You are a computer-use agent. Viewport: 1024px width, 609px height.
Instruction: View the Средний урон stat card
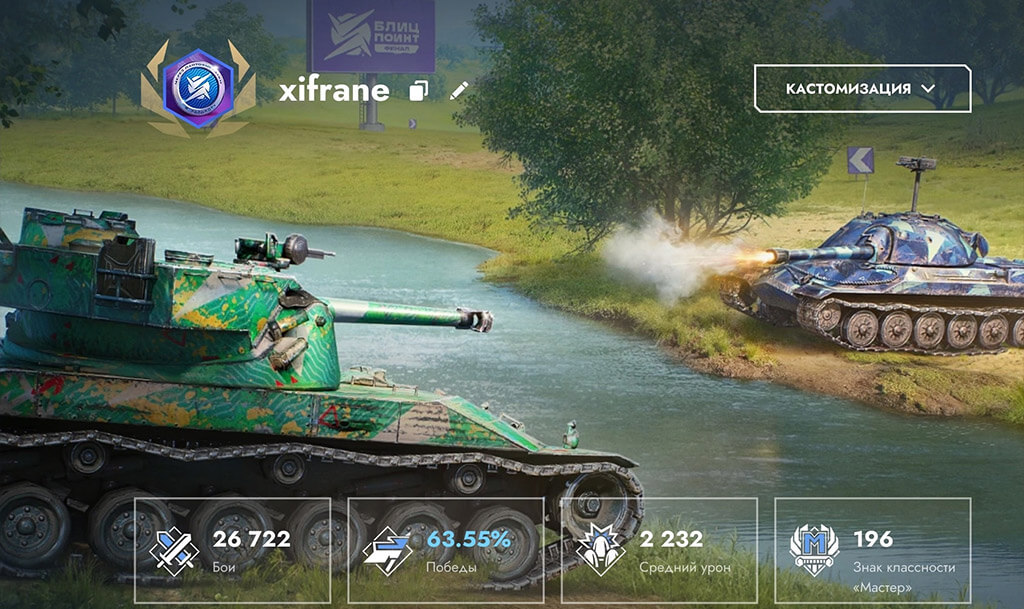659,550
